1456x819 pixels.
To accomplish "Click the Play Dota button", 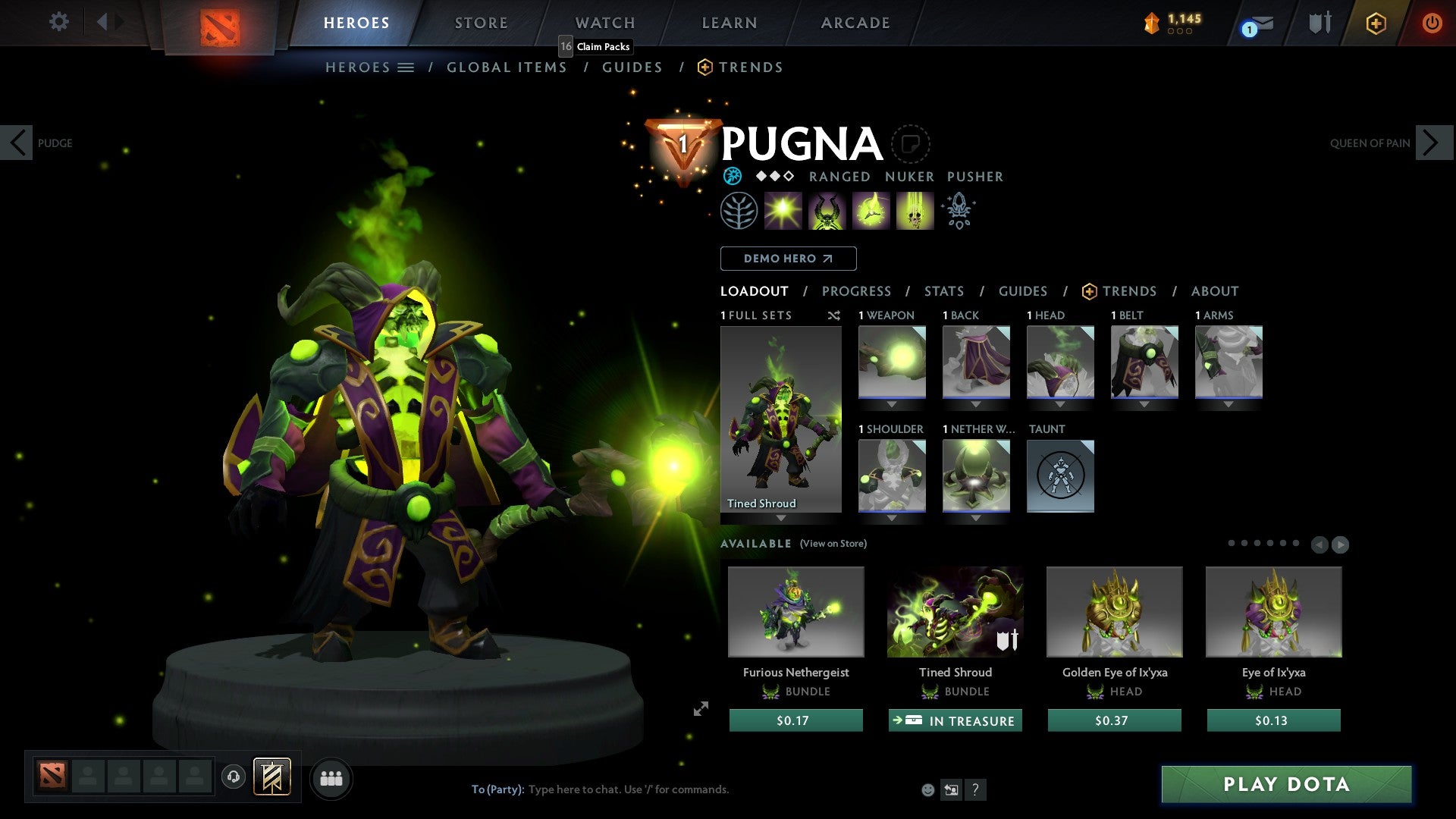I will (x=1286, y=784).
